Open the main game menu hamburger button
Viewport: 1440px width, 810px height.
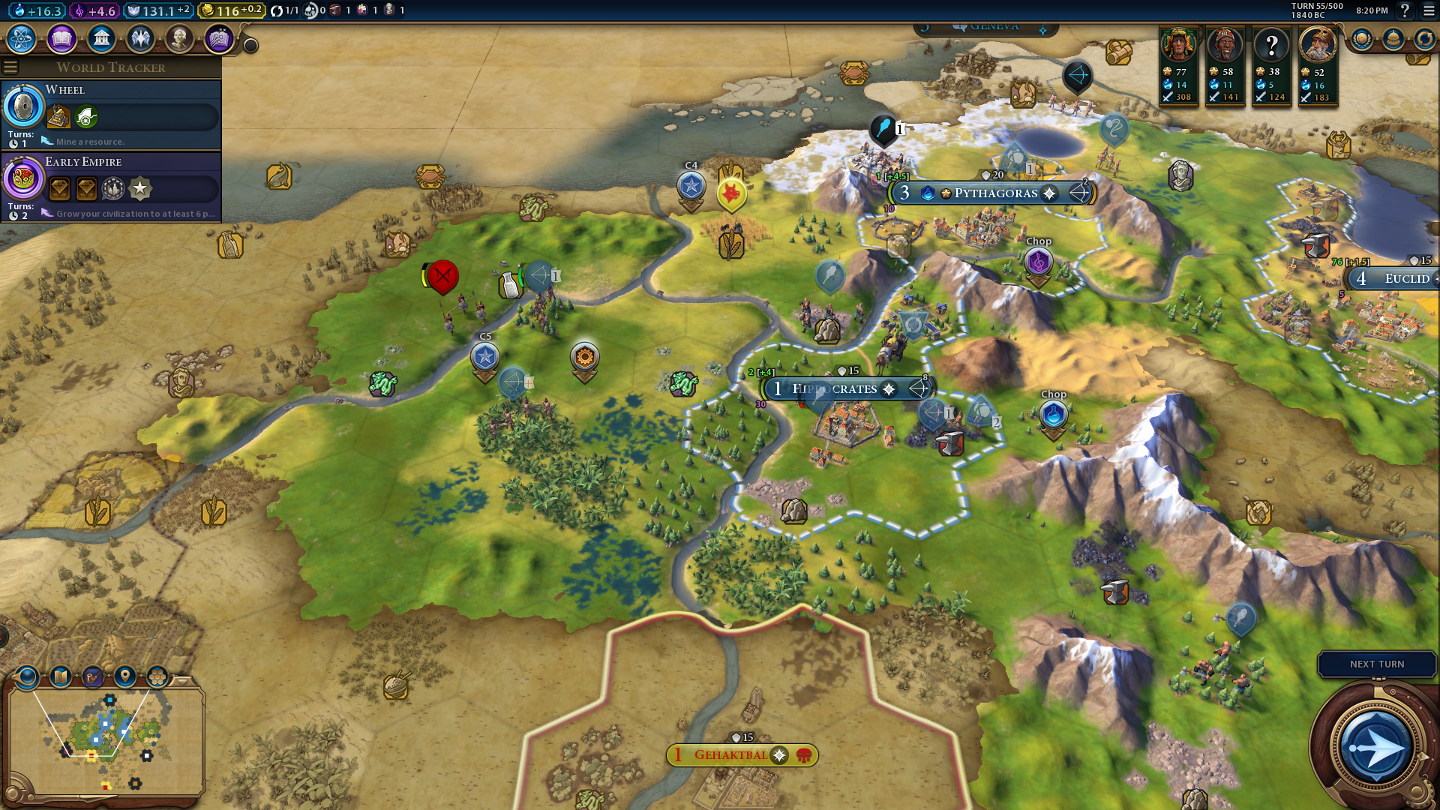coord(1428,10)
